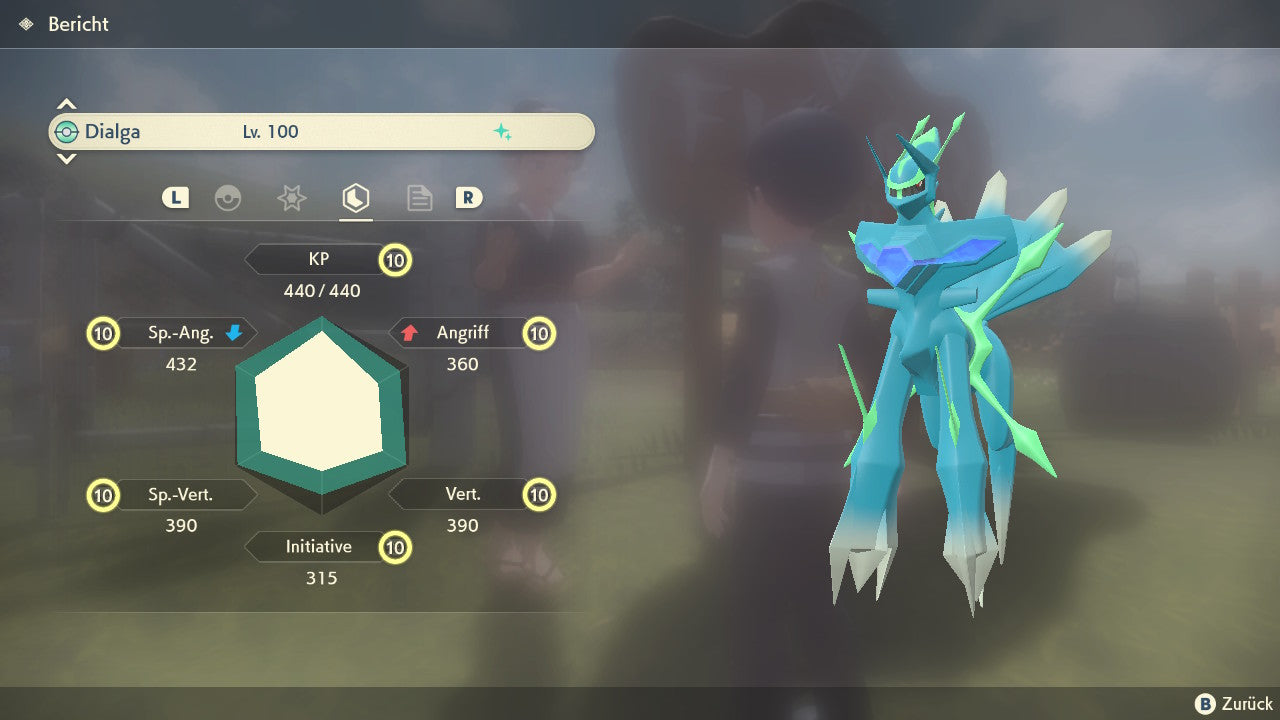Click the down arrow below Dialga's name

click(66, 159)
